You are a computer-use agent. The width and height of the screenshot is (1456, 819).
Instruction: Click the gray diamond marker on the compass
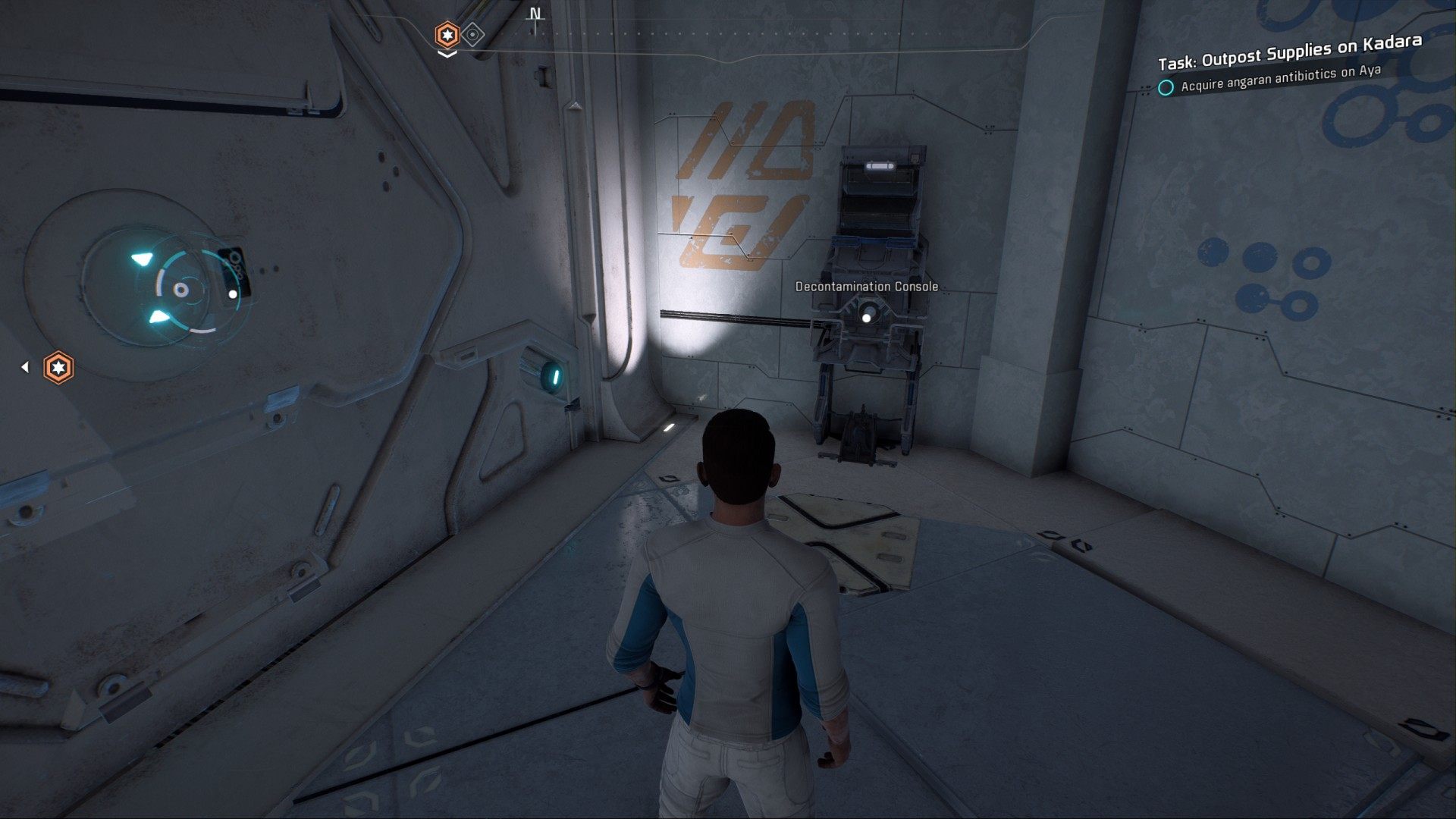pyautogui.click(x=473, y=35)
